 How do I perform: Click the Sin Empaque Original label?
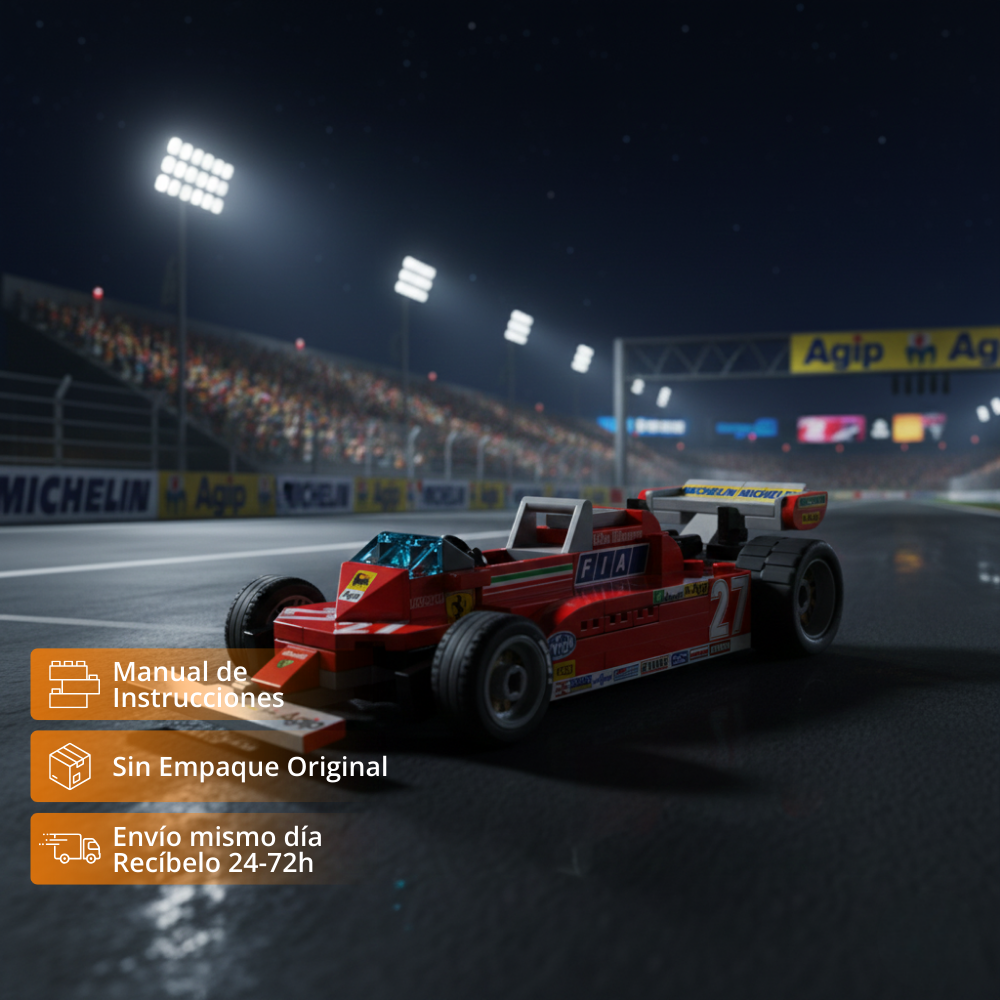click(249, 767)
